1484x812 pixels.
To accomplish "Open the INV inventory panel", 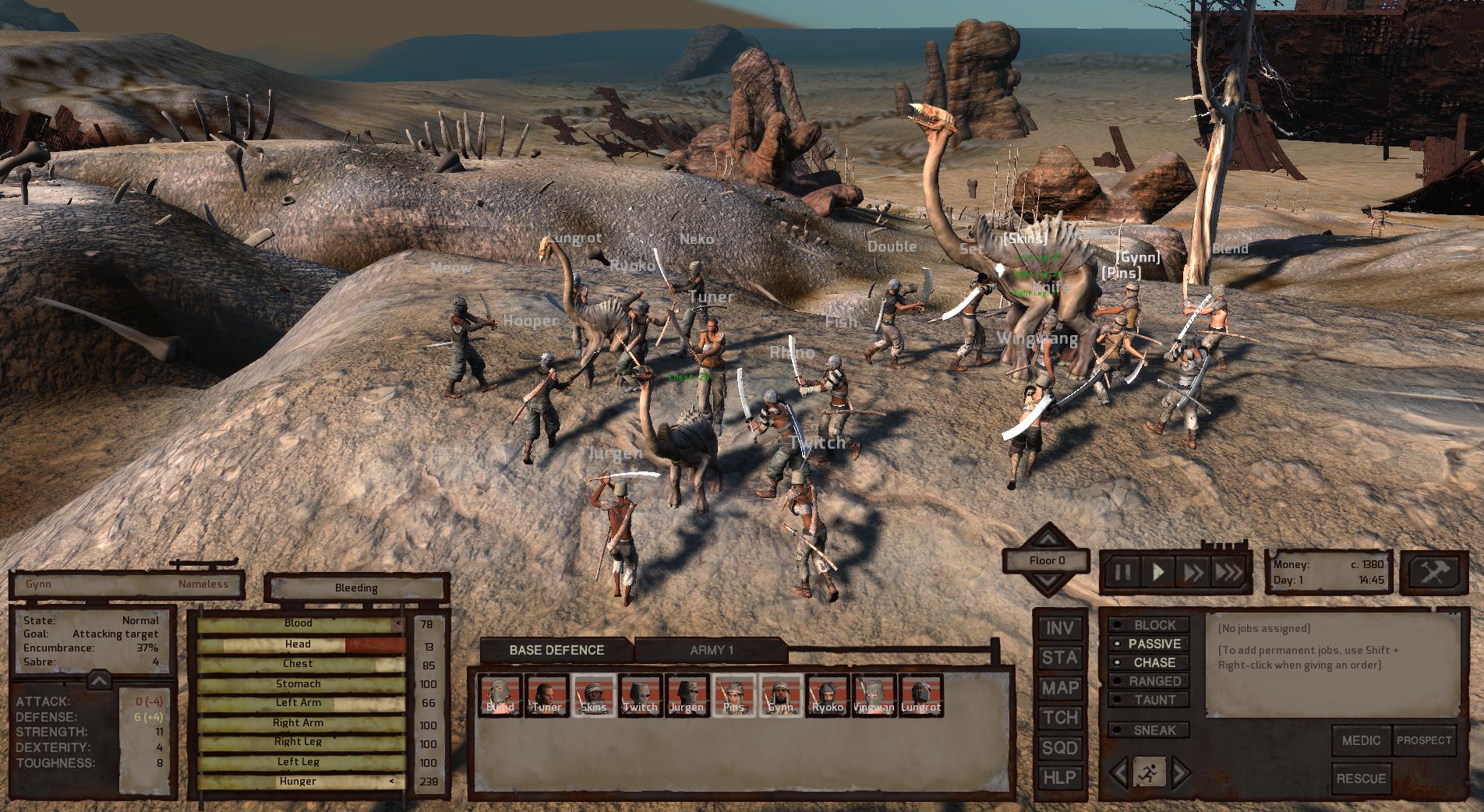I will tap(1059, 628).
